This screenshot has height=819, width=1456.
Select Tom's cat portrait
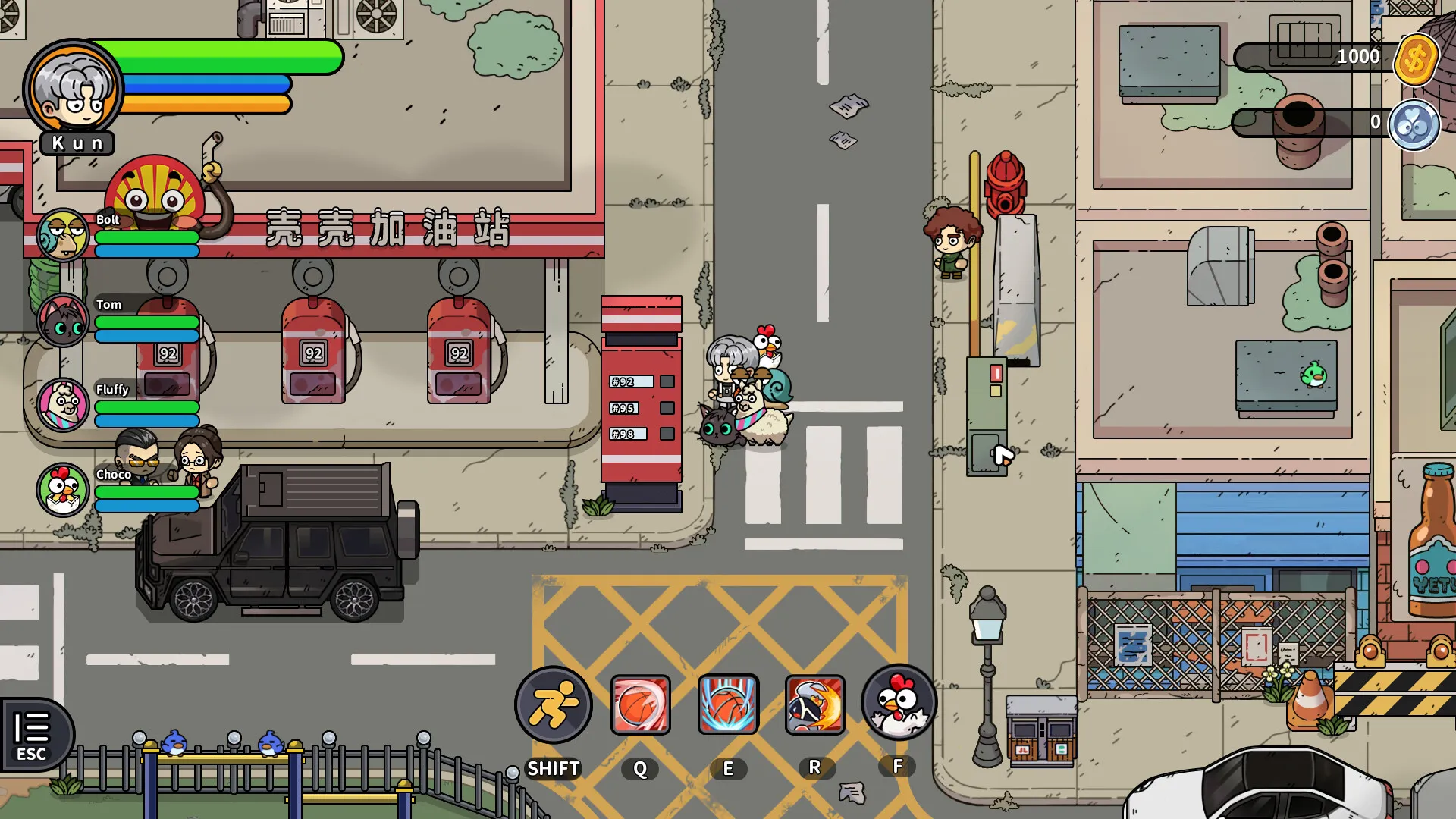pyautogui.click(x=63, y=322)
